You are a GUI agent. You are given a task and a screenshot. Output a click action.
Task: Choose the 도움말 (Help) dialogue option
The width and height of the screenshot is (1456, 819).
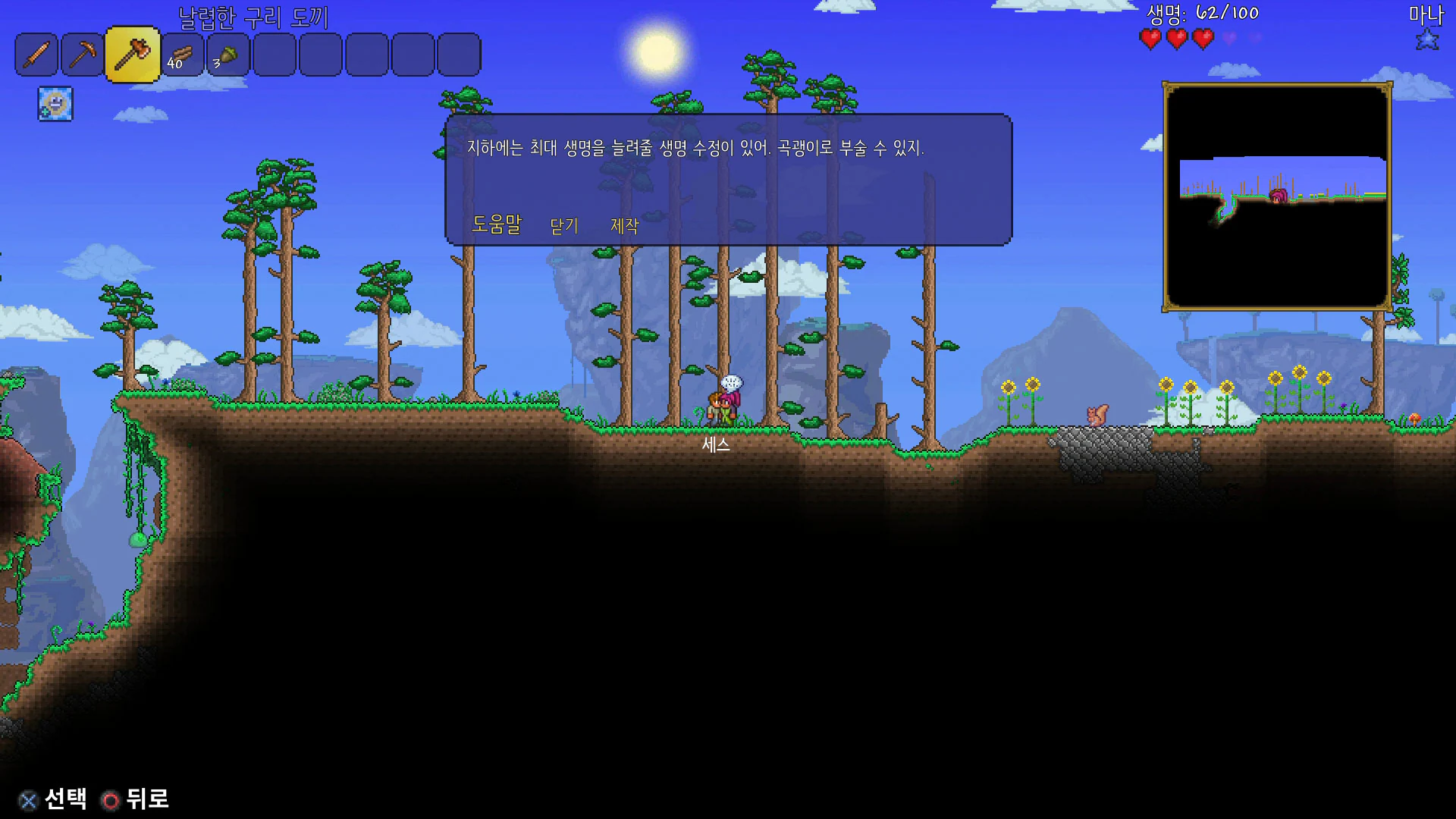pos(497,224)
